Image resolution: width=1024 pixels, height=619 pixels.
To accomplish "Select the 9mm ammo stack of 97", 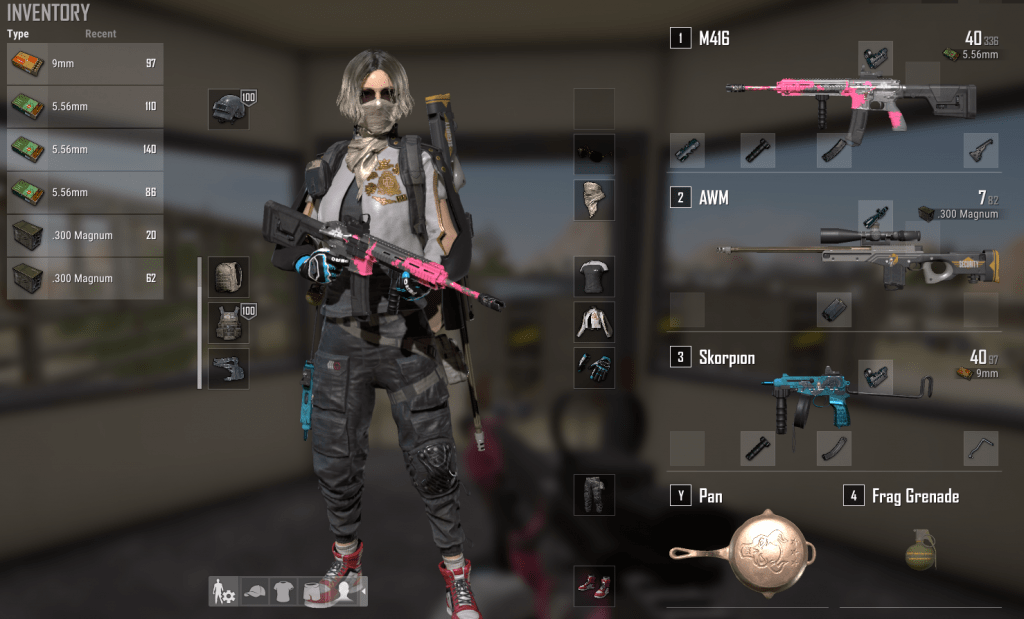I will click(85, 64).
